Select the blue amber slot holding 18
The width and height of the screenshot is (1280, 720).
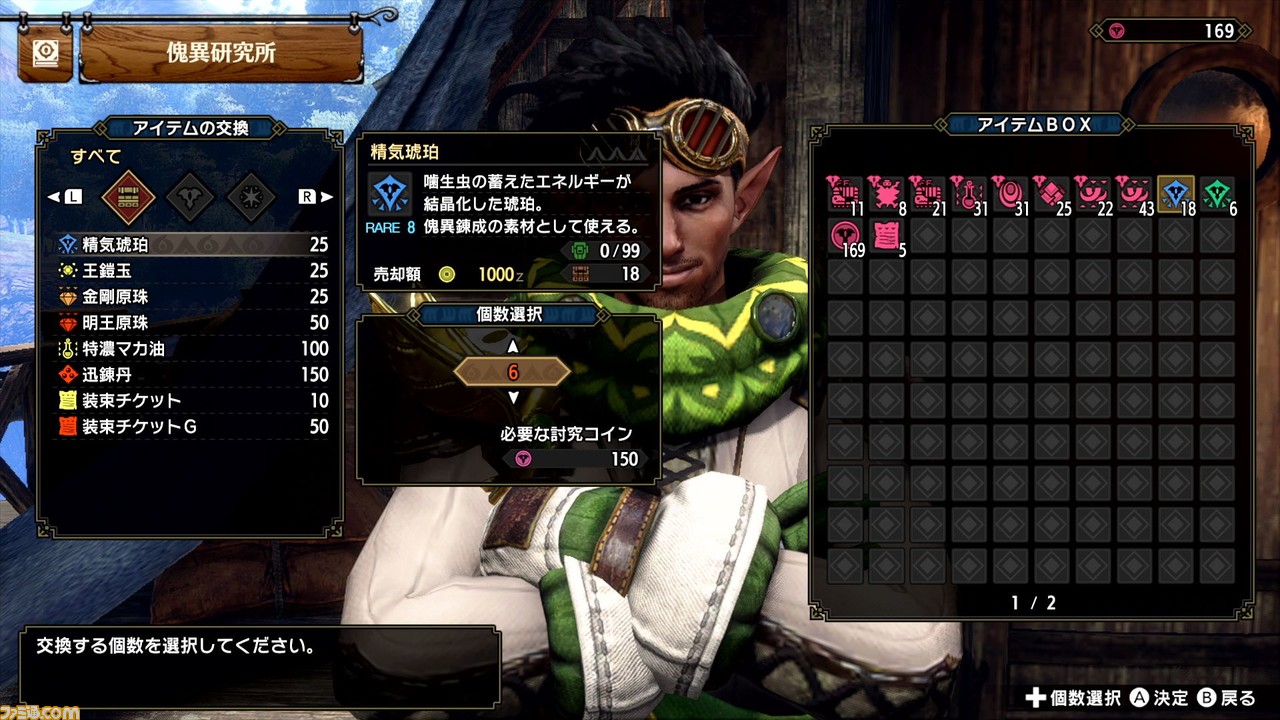1175,193
